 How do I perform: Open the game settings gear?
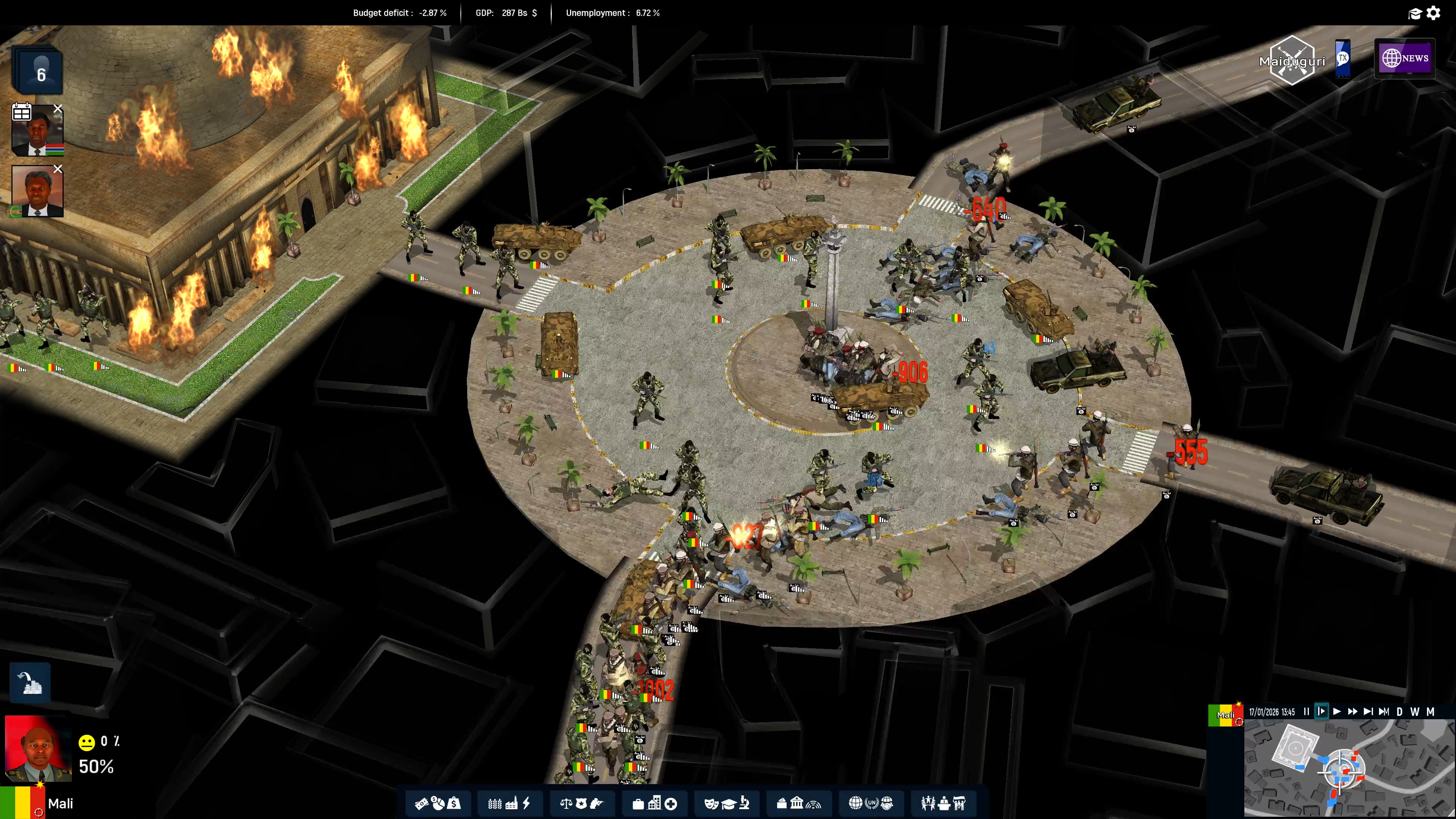tap(1434, 13)
